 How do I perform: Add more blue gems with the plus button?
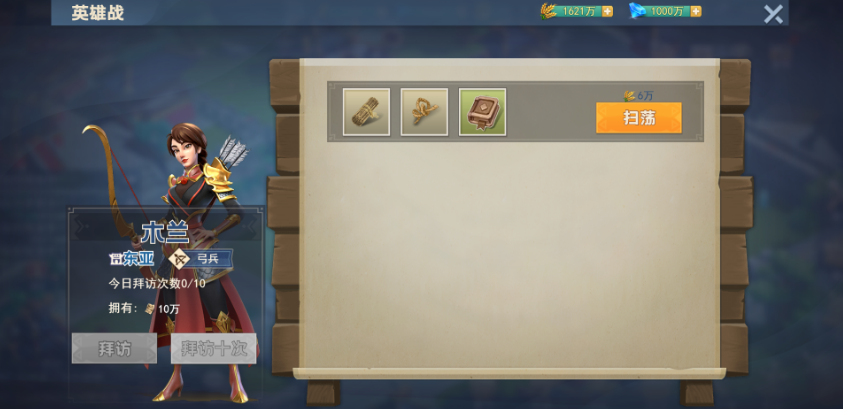(x=695, y=11)
